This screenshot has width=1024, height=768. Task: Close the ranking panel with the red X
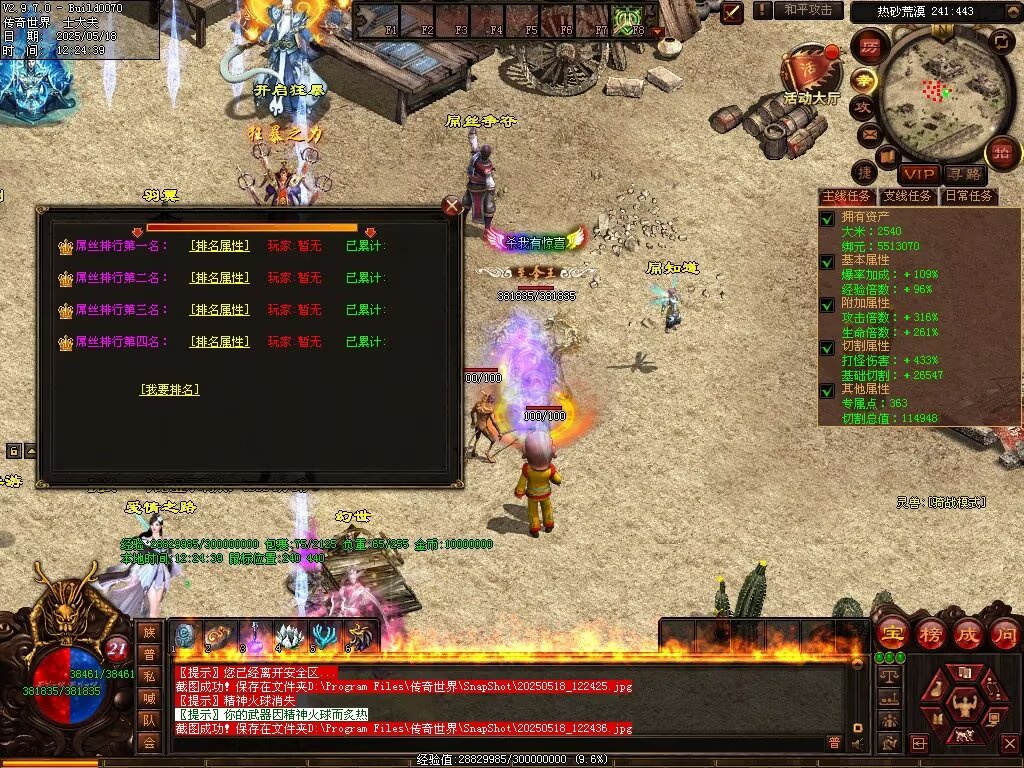point(452,206)
